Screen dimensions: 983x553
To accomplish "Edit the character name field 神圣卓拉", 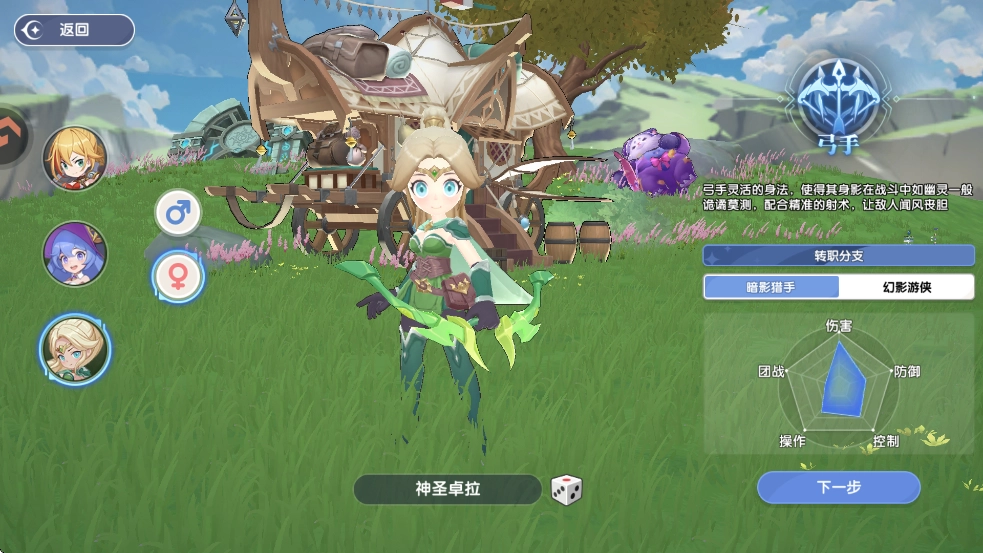I will (x=448, y=489).
